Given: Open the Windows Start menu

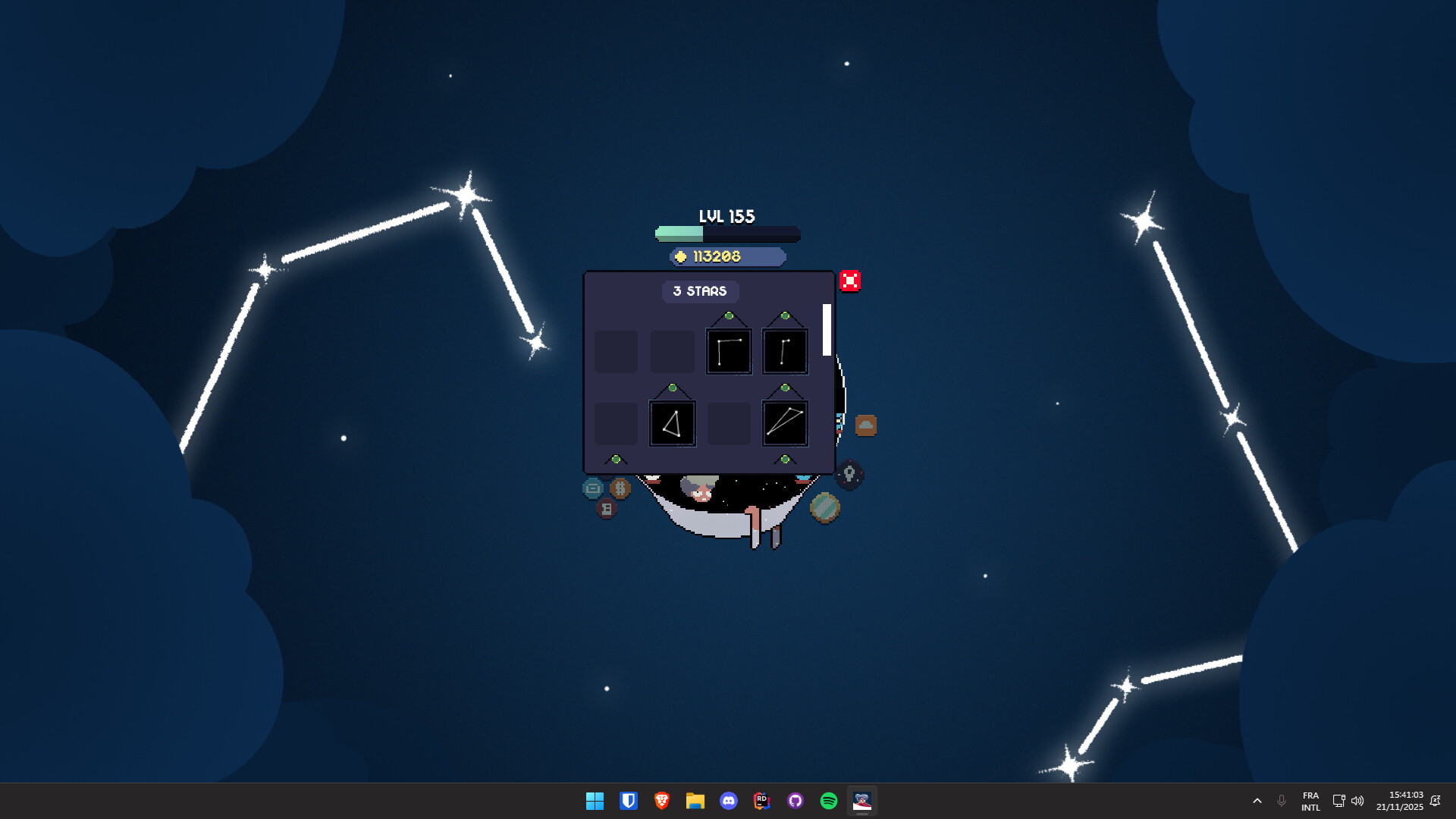Looking at the screenshot, I should tap(595, 801).
